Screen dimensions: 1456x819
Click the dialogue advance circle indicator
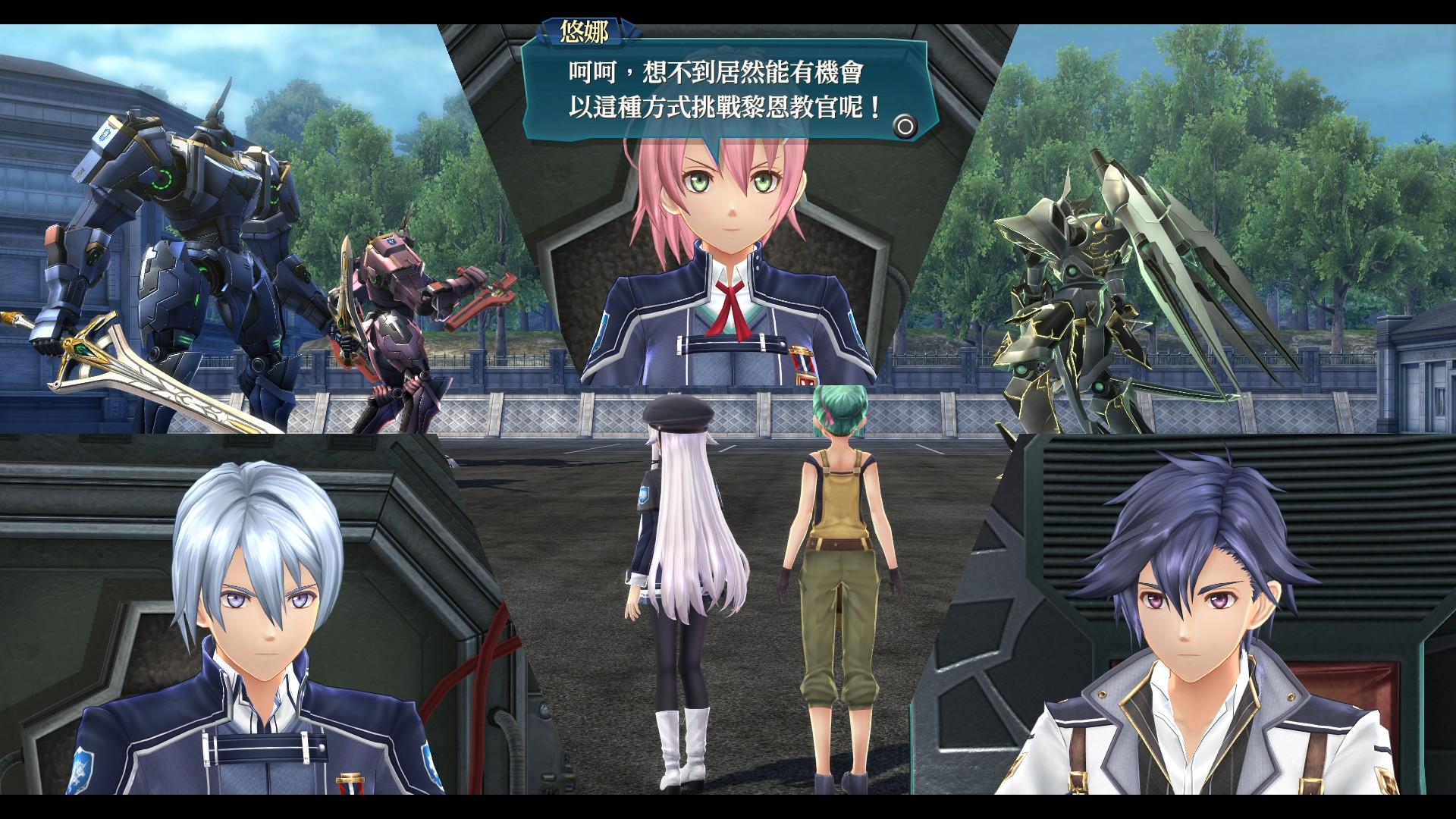[907, 127]
